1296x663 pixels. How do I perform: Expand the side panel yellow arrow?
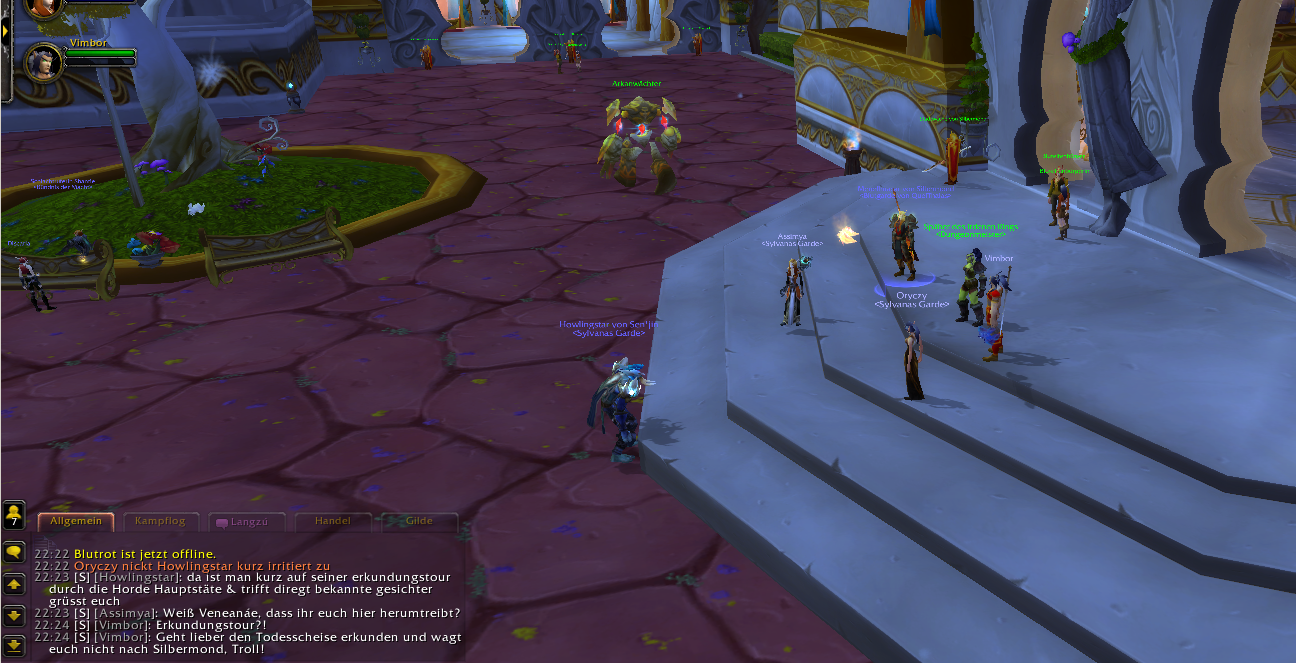point(5,31)
